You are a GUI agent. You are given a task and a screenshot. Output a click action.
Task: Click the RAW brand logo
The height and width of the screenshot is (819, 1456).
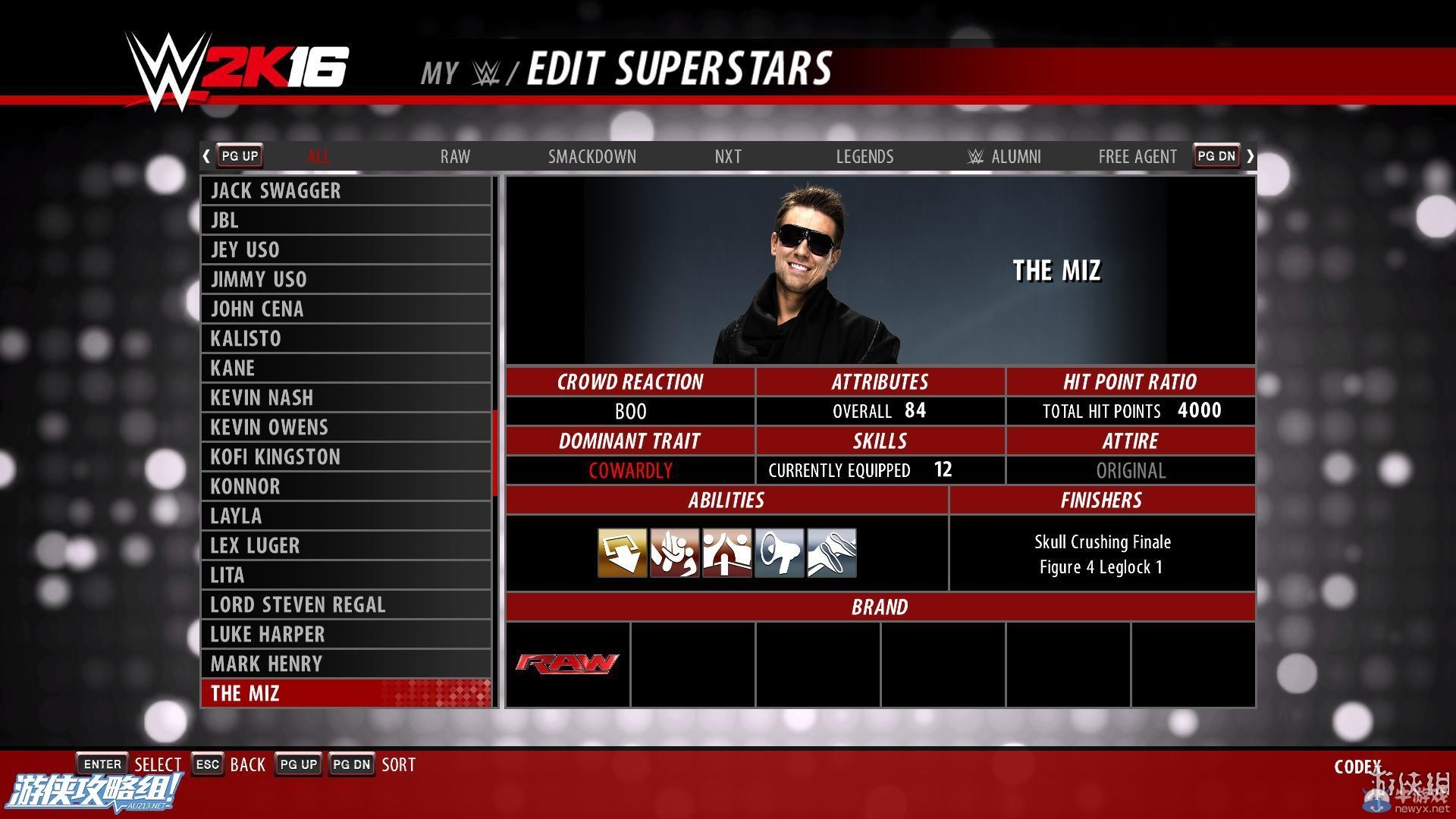point(567,664)
